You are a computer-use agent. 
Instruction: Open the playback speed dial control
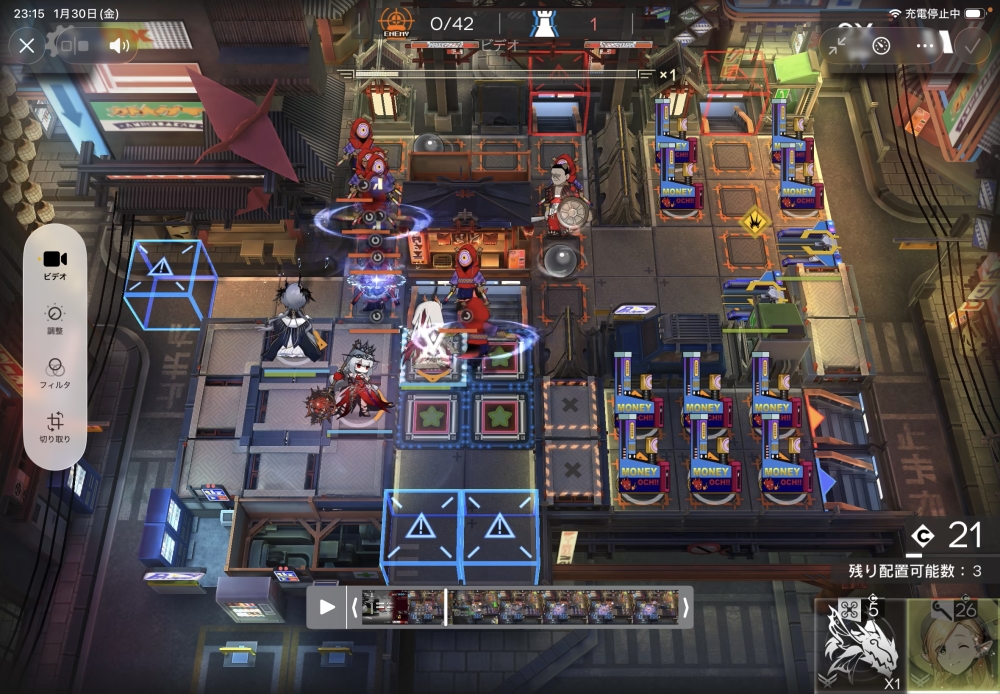click(881, 45)
